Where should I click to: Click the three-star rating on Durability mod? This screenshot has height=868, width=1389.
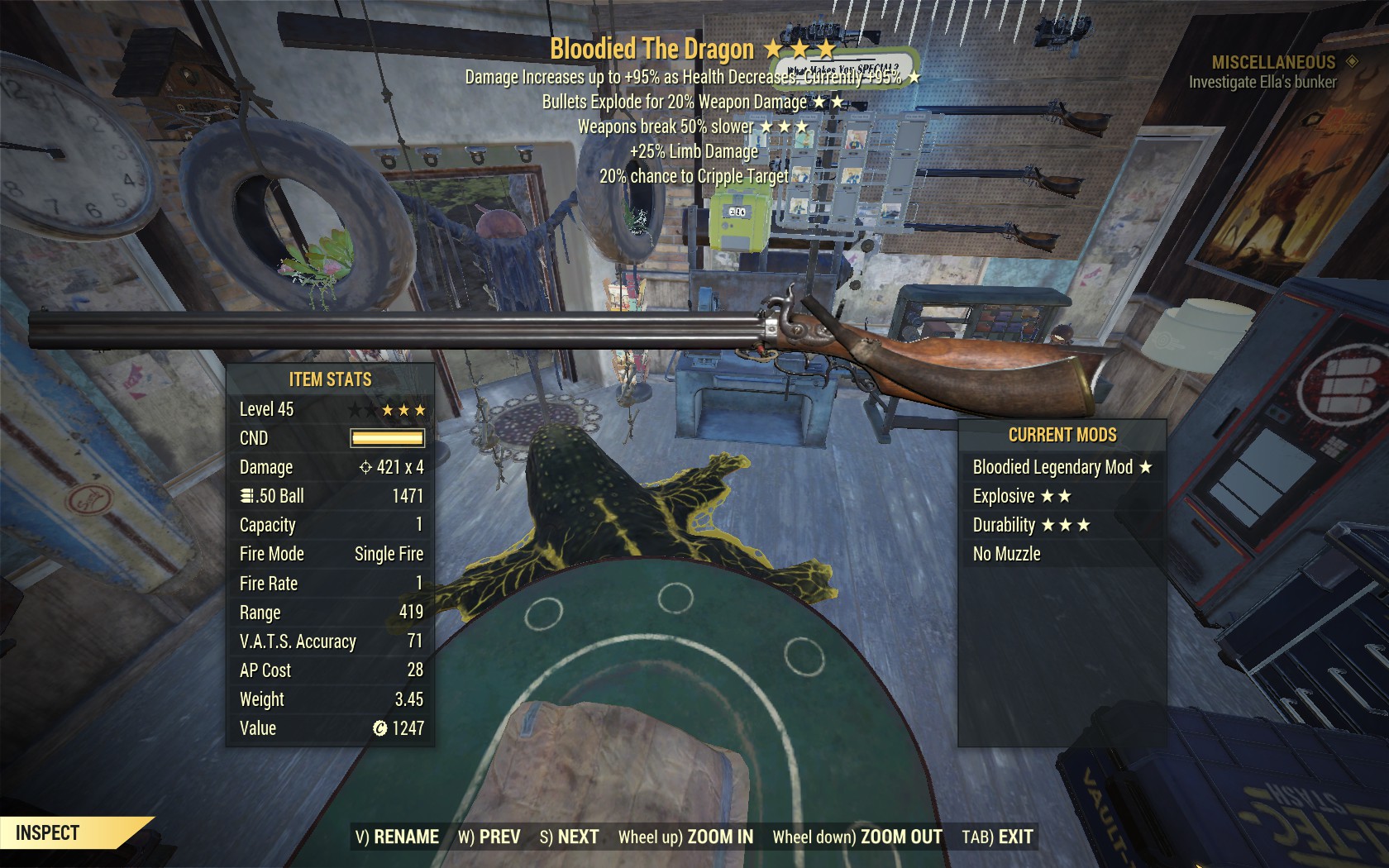[1066, 525]
